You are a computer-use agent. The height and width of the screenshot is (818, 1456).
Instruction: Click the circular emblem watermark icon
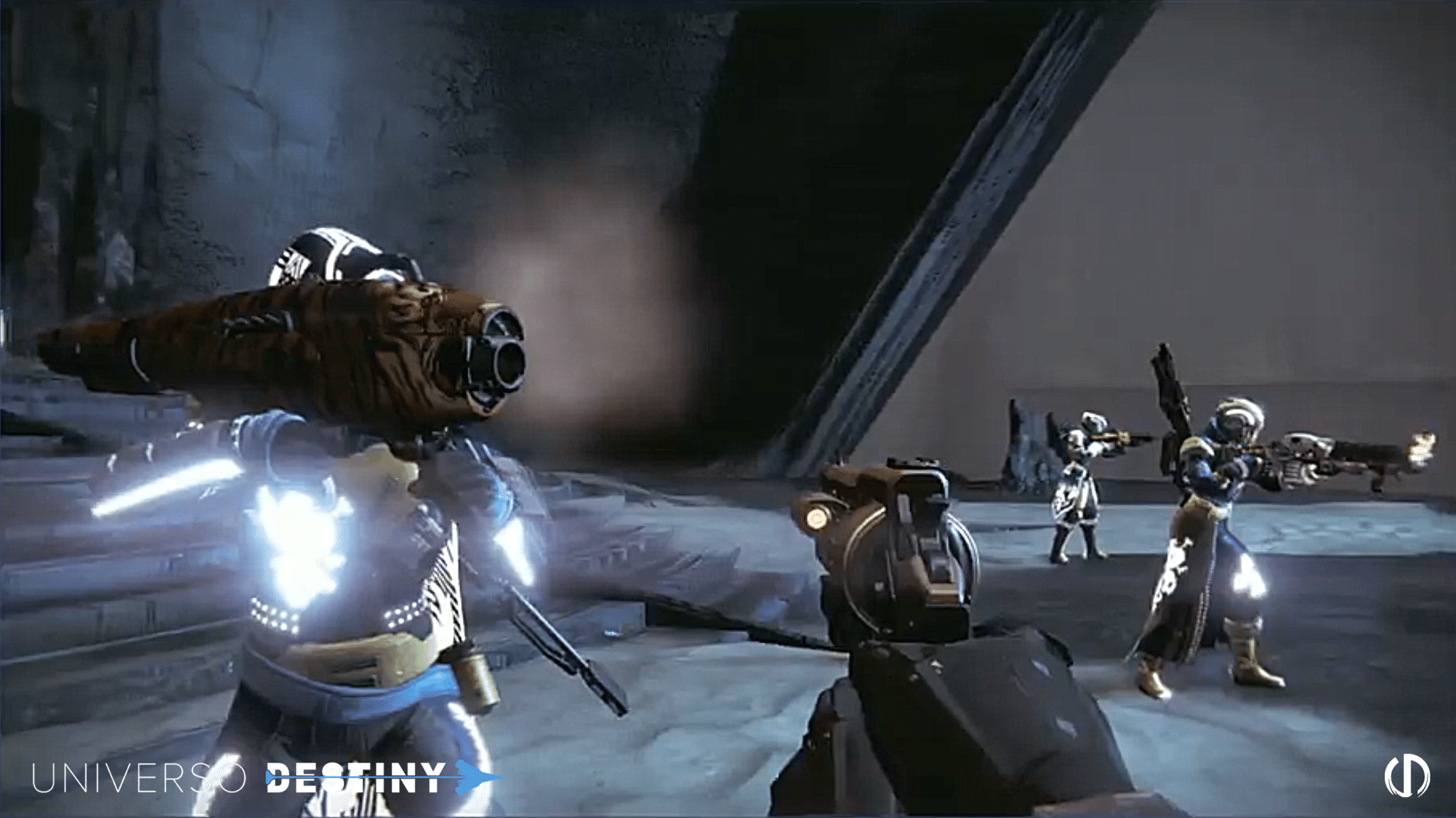tap(1407, 775)
